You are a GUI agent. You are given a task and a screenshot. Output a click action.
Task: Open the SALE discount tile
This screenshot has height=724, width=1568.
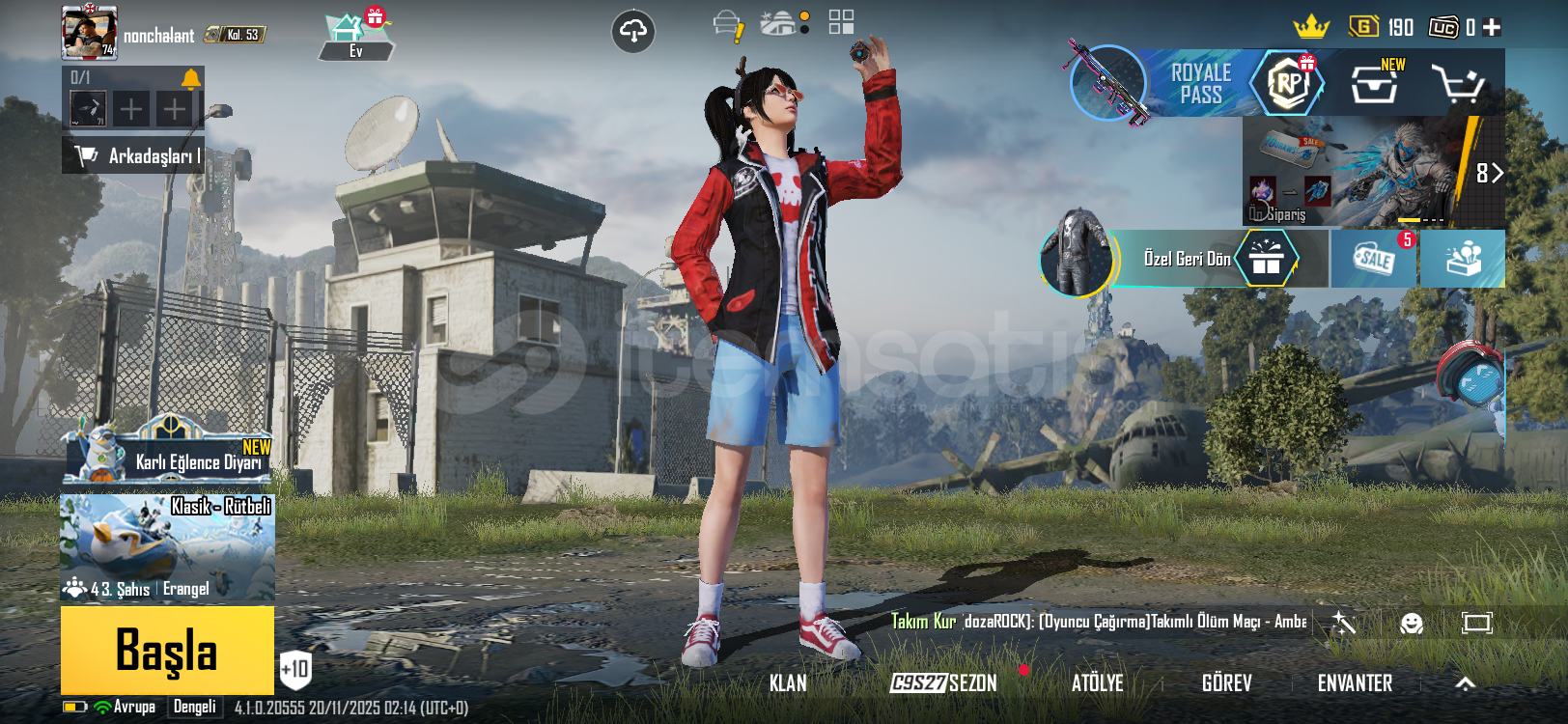tap(1374, 259)
